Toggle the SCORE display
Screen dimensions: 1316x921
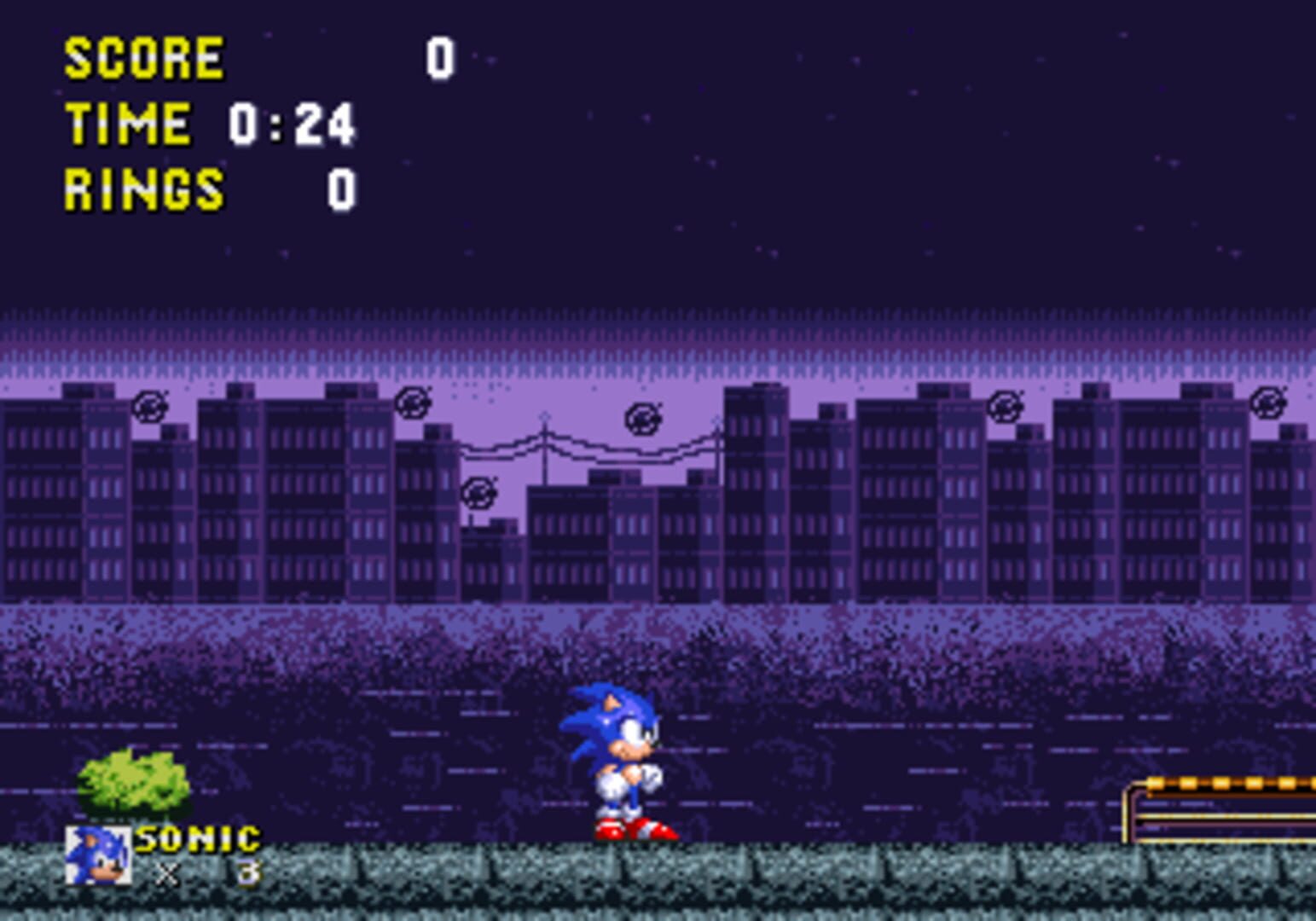143,55
